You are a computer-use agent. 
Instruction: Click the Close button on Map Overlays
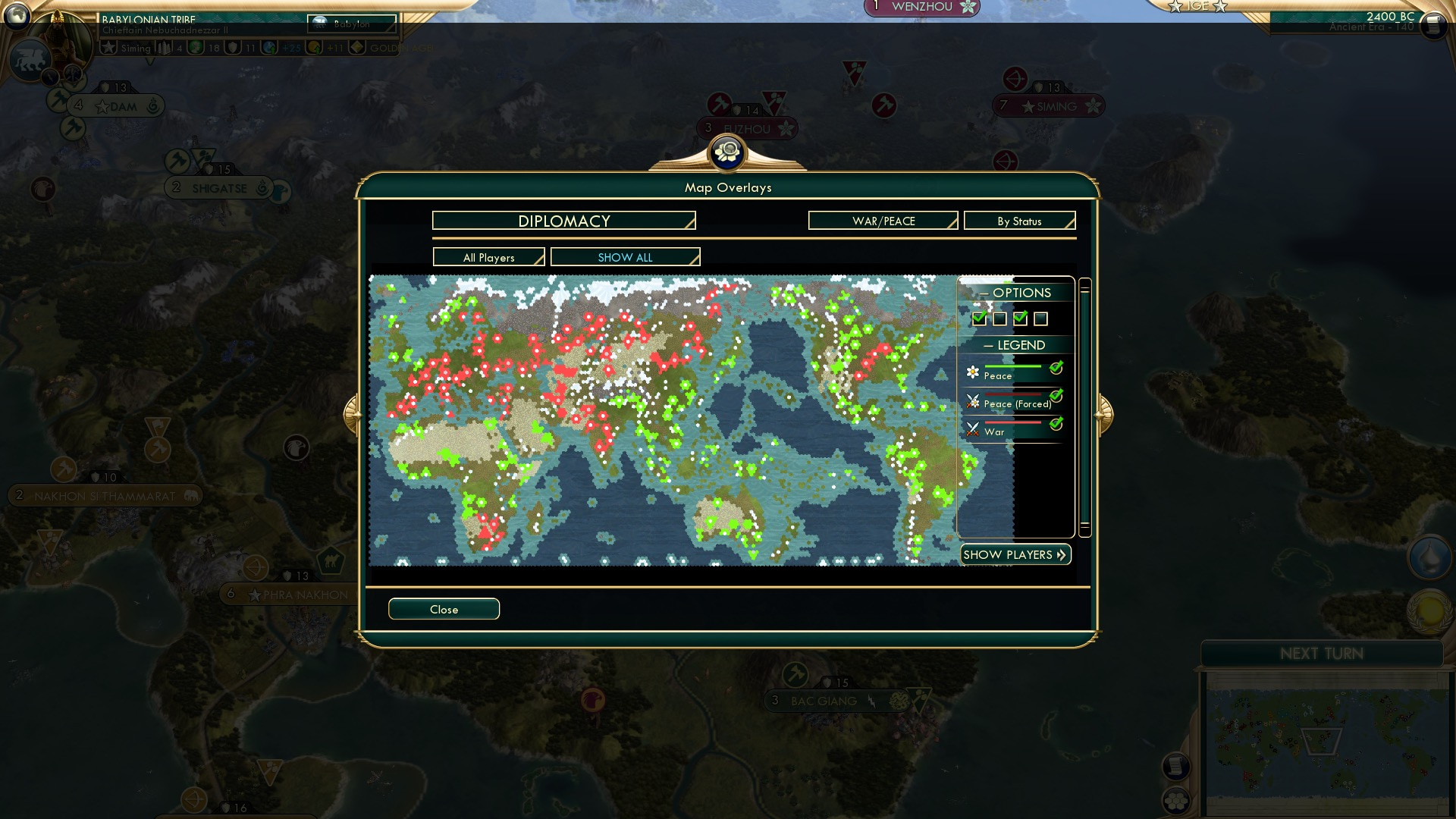click(x=444, y=609)
